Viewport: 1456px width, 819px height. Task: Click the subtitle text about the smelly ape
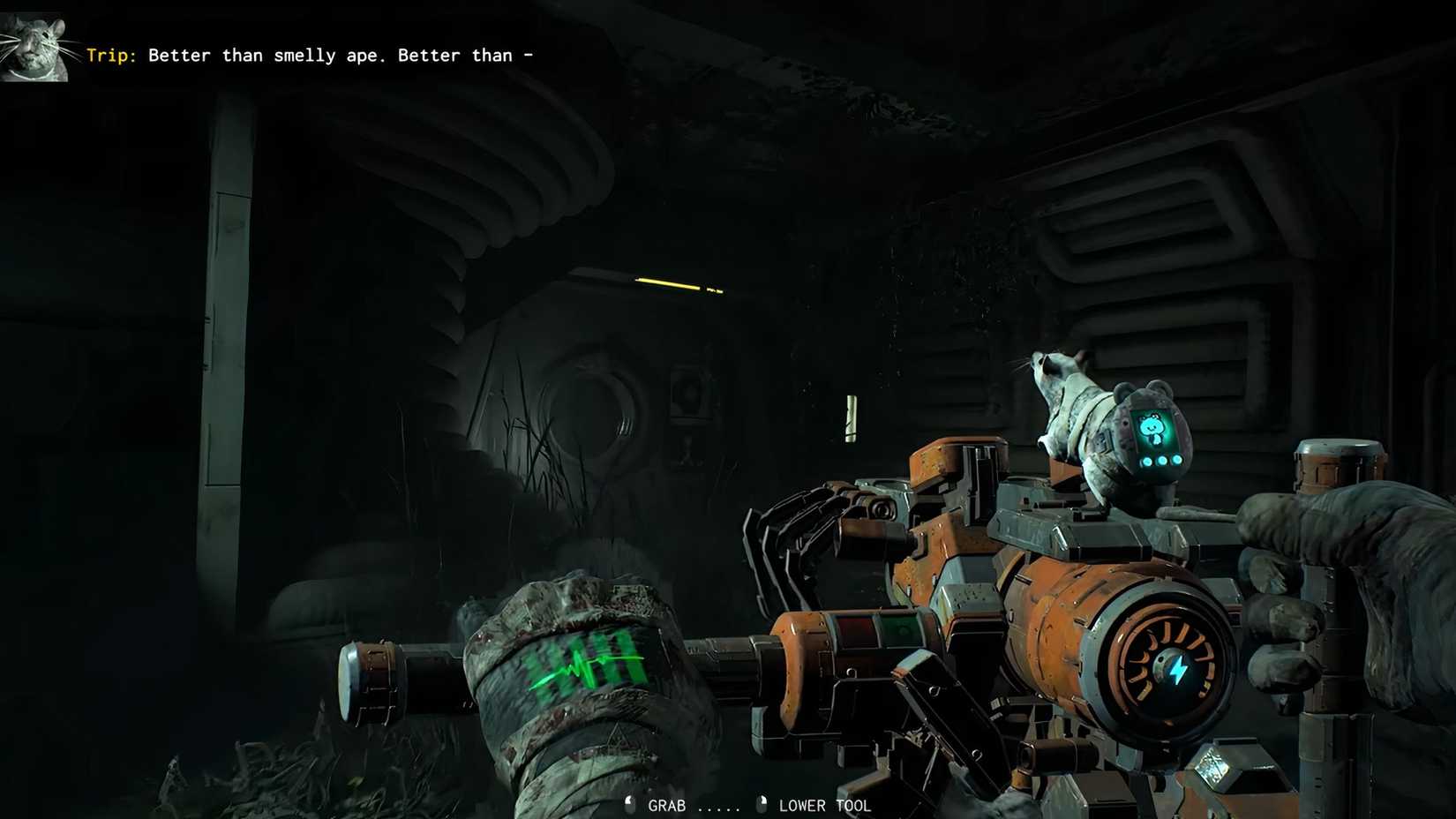(x=340, y=55)
